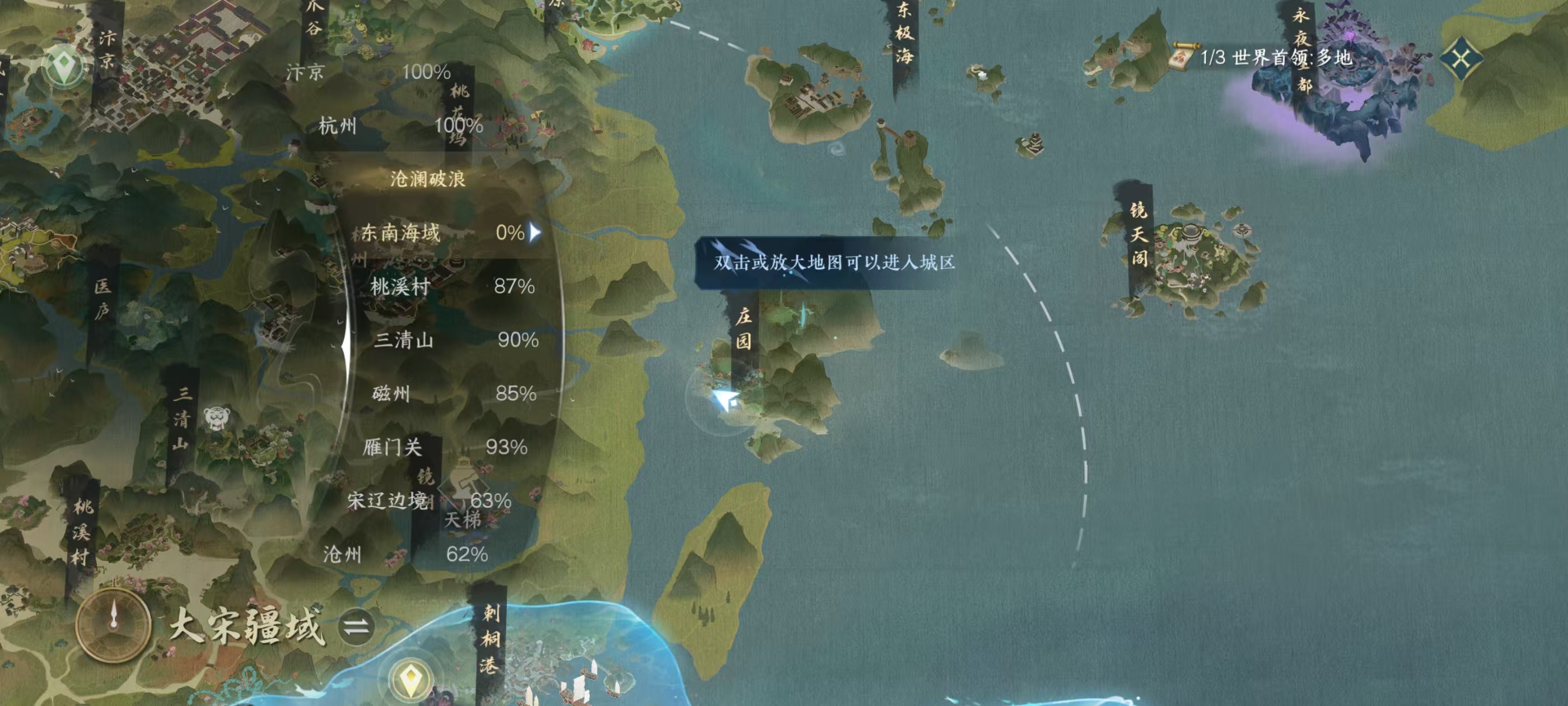
Task: Click the compass icon
Action: click(x=113, y=624)
